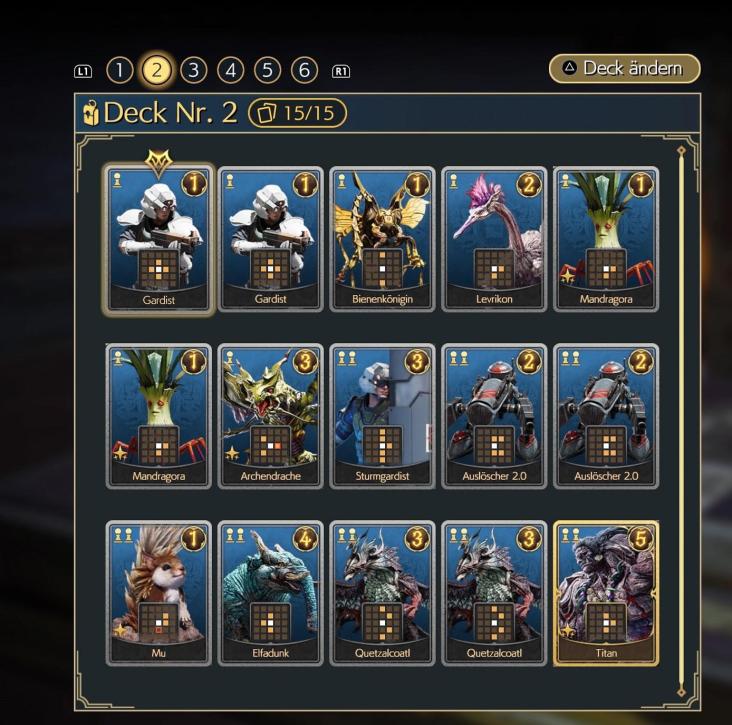
Task: Switch to deck number 1
Action: (x=119, y=70)
